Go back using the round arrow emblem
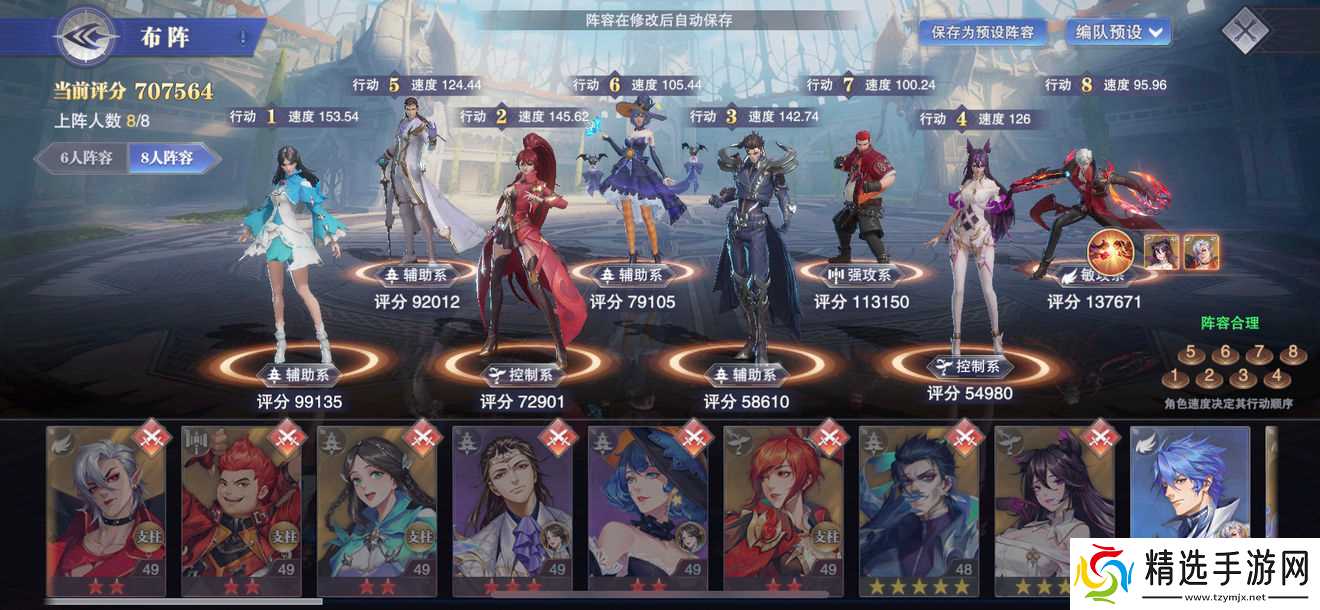 point(88,40)
